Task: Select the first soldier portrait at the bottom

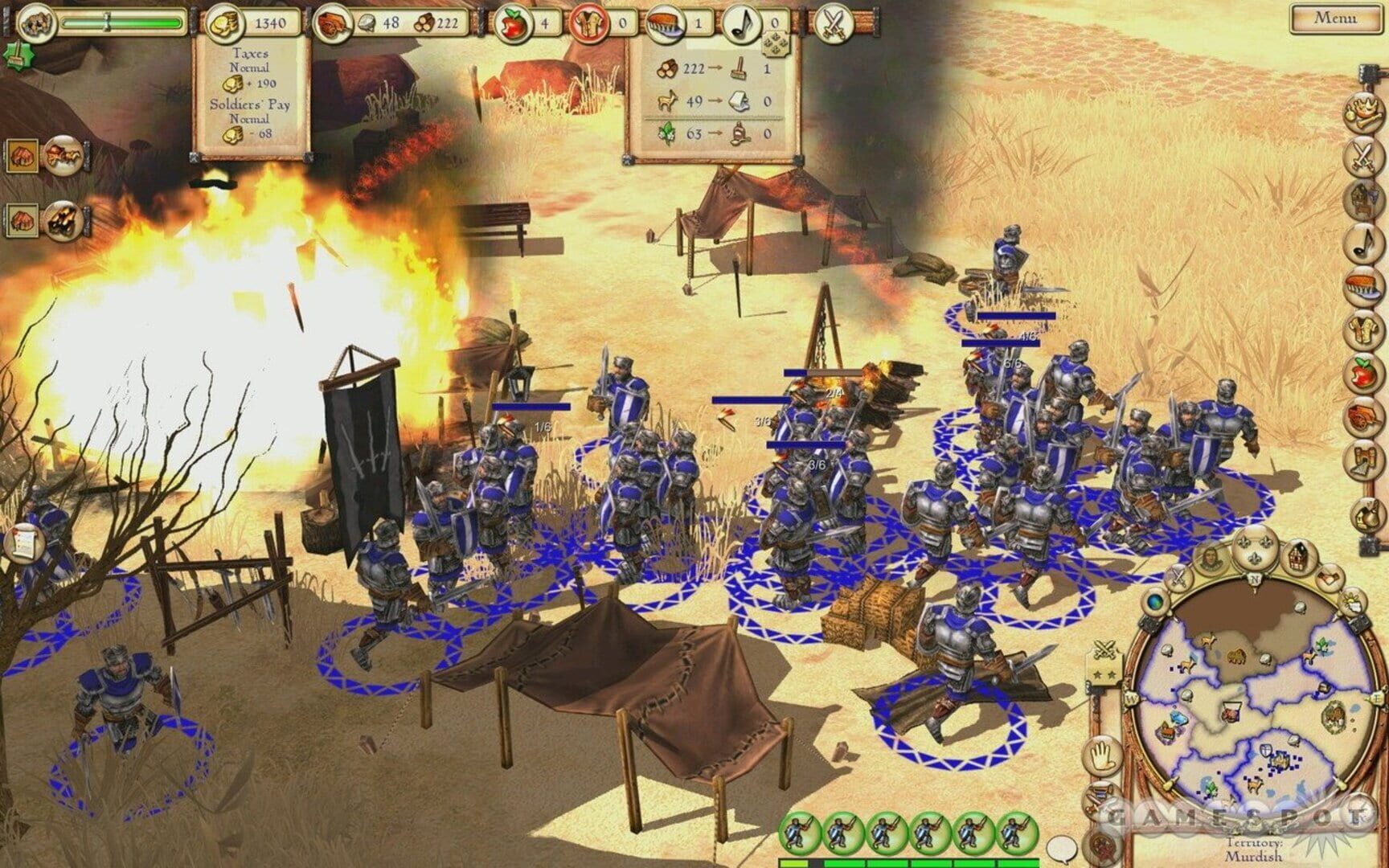Action: (799, 832)
